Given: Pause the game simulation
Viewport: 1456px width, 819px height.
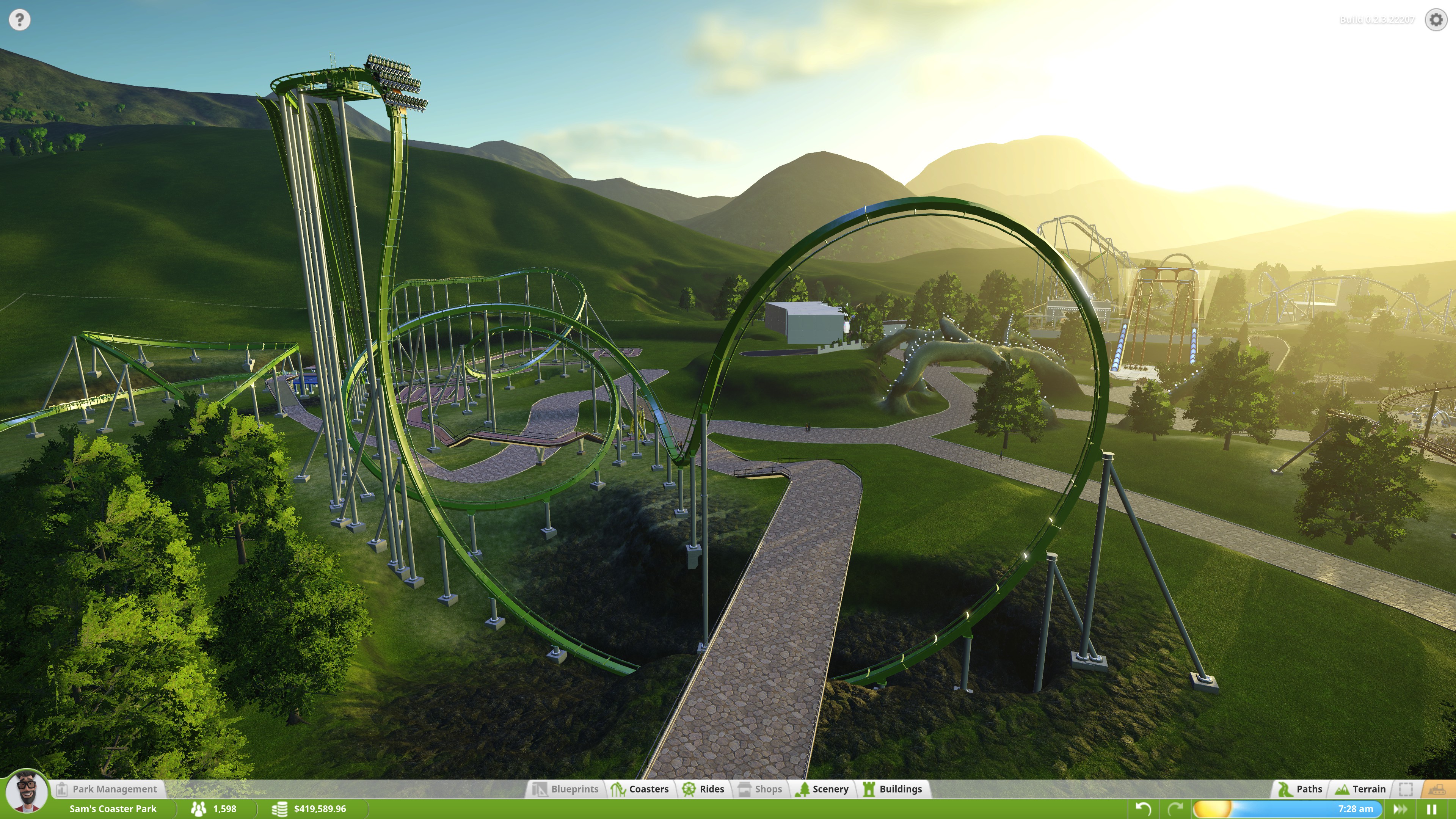Looking at the screenshot, I should (x=1432, y=809).
